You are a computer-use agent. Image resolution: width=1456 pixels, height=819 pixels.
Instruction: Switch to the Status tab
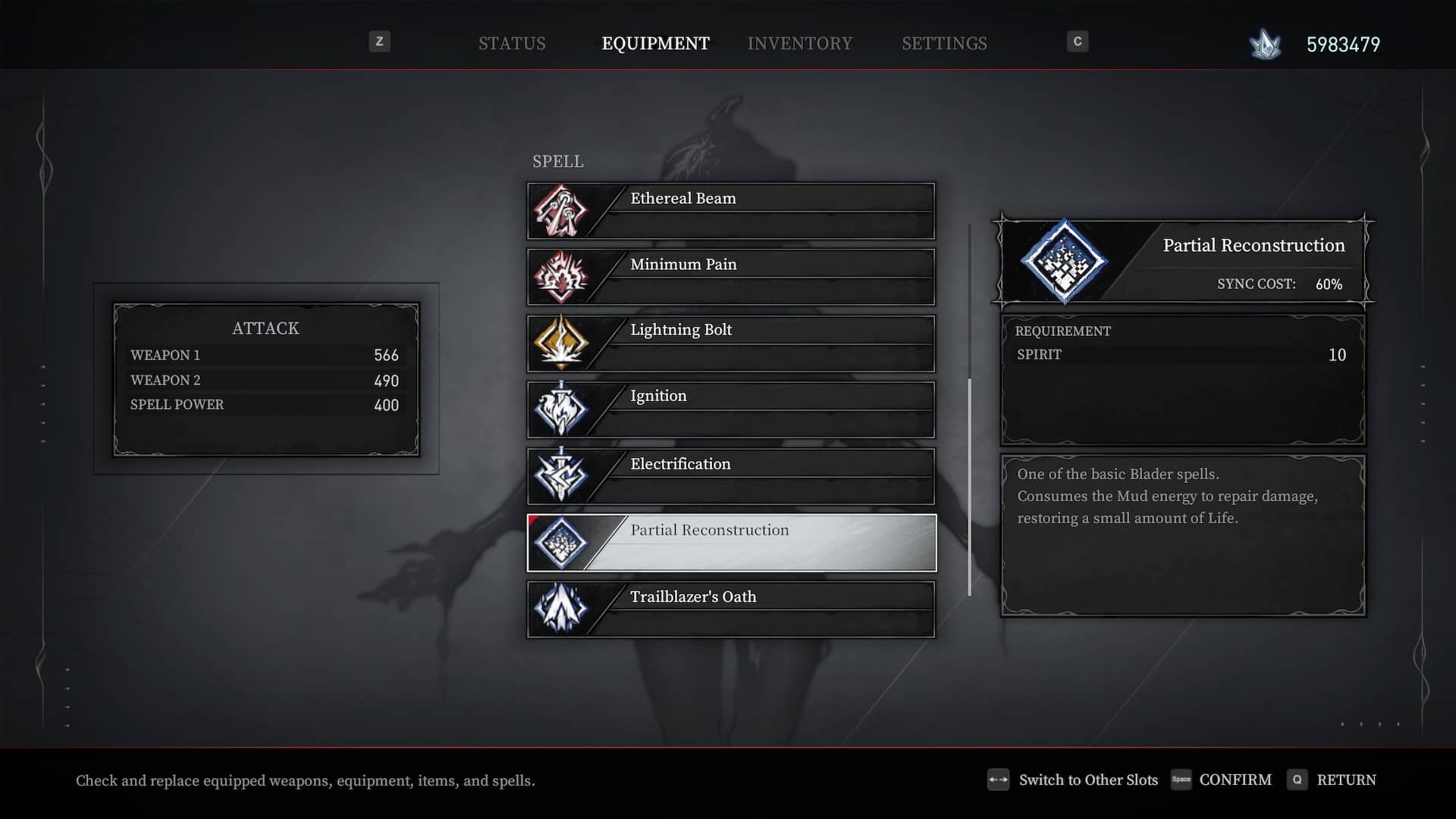[512, 43]
